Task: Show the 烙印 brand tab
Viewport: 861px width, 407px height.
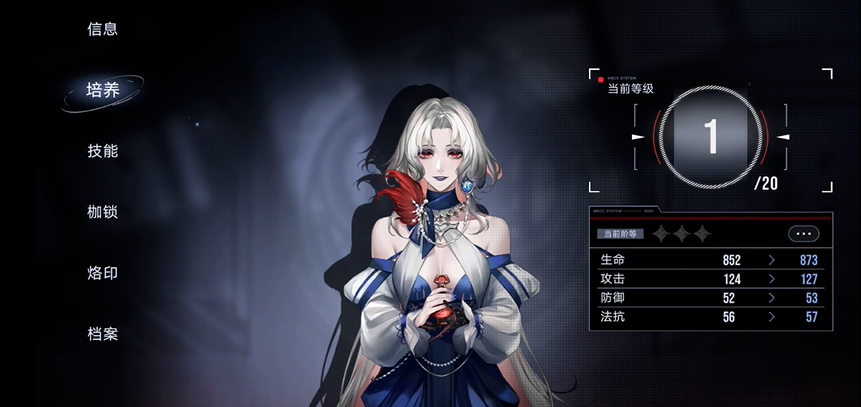Action: (103, 273)
